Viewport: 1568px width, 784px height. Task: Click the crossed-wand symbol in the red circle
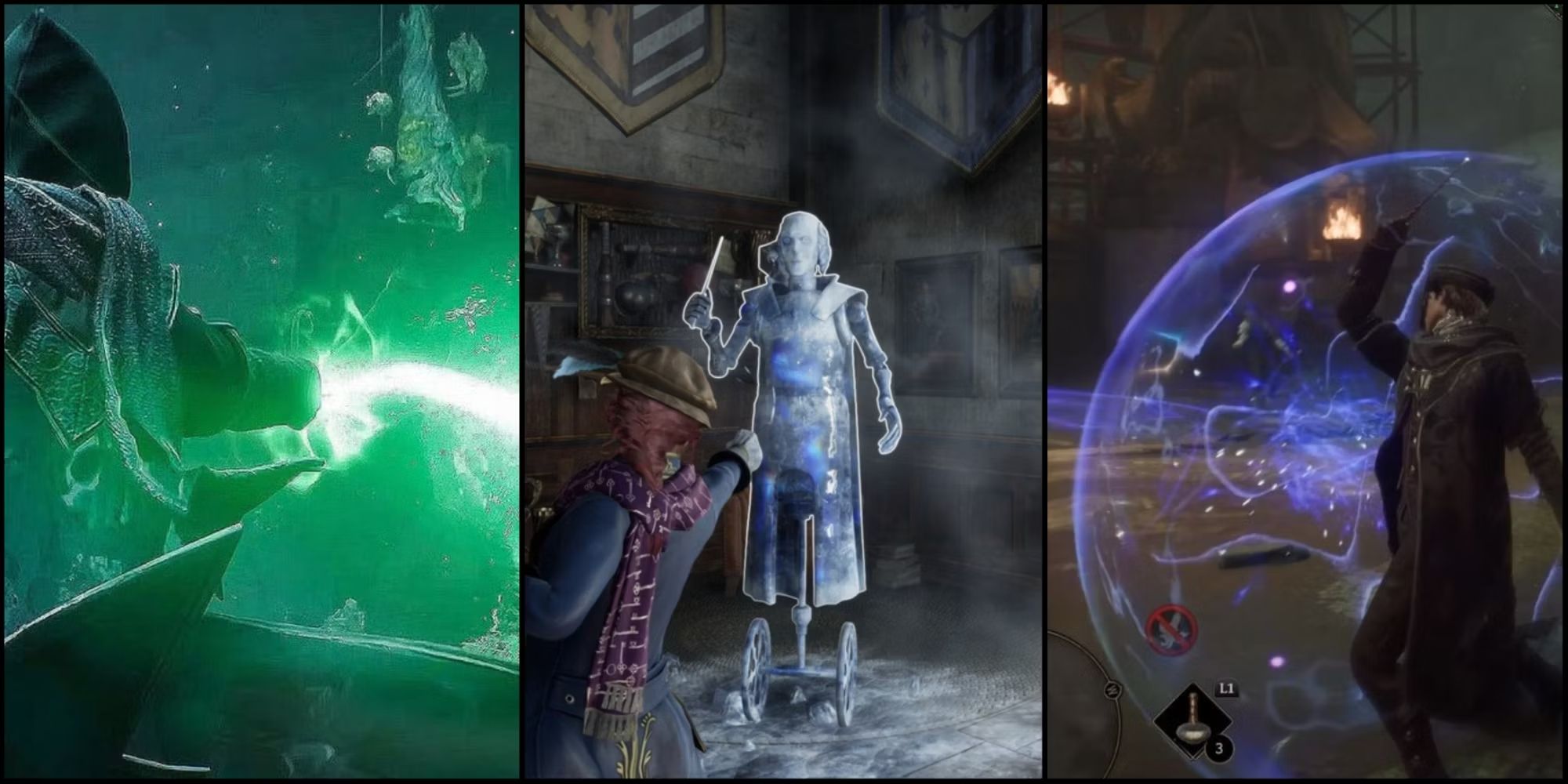point(1172,627)
